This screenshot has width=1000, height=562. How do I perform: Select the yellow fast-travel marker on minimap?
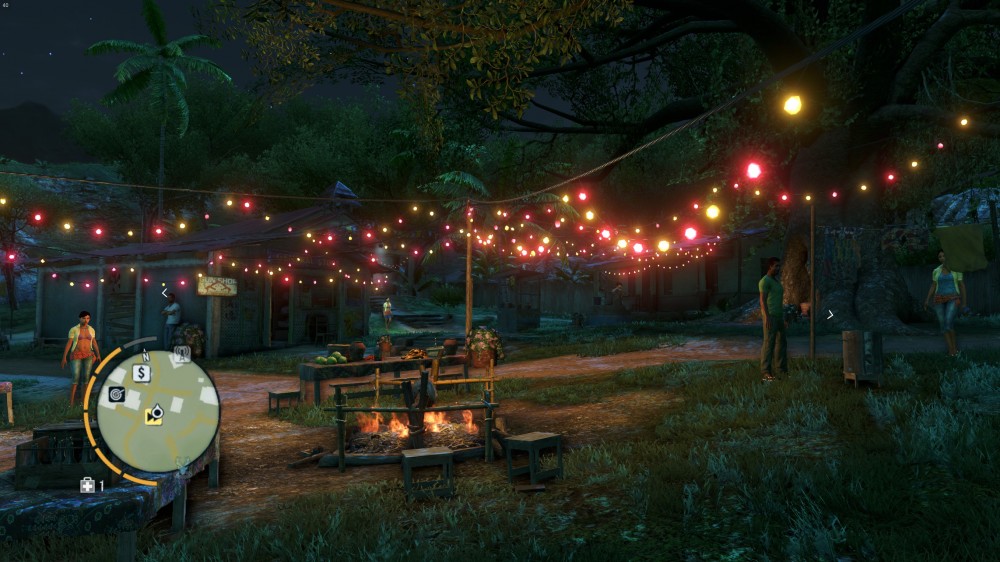[x=154, y=414]
